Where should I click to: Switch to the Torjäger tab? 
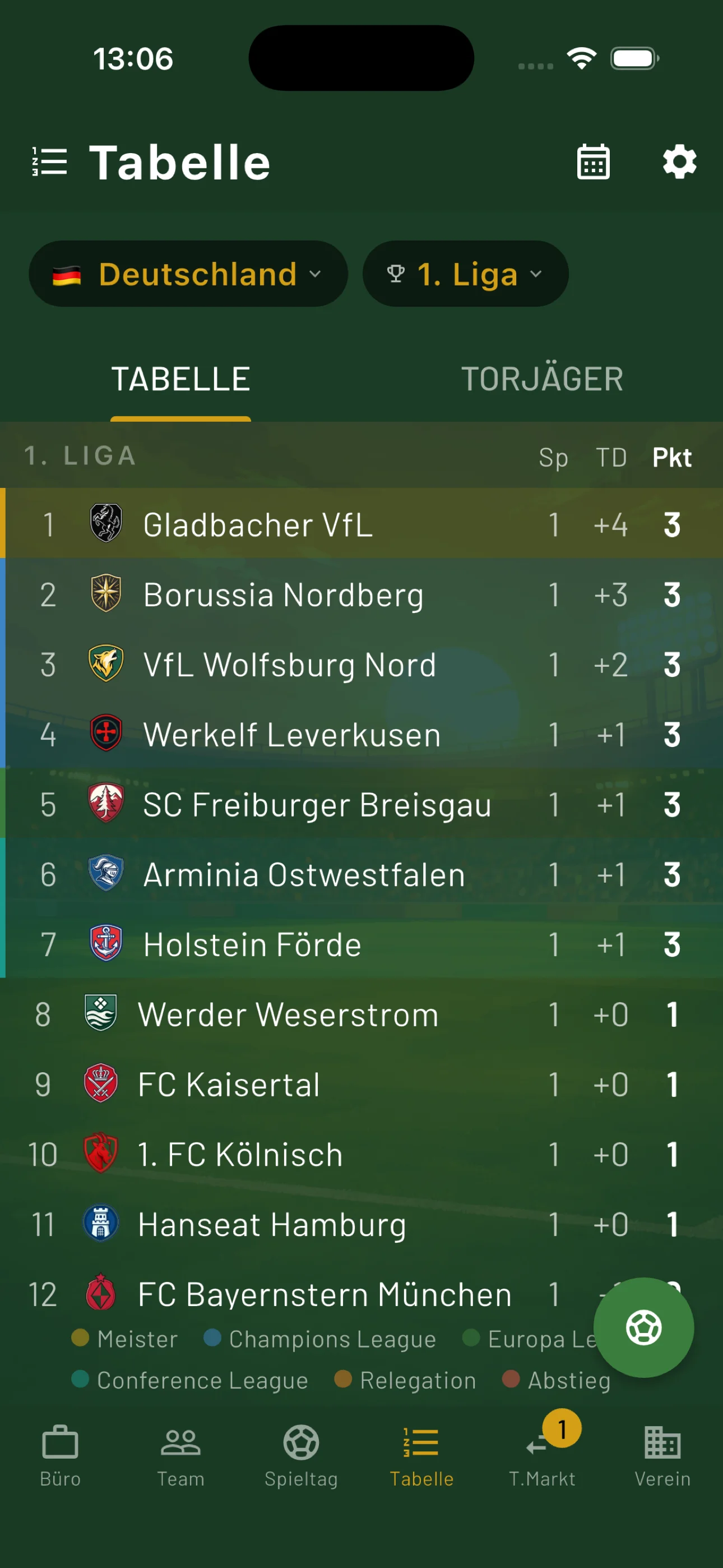click(x=541, y=379)
